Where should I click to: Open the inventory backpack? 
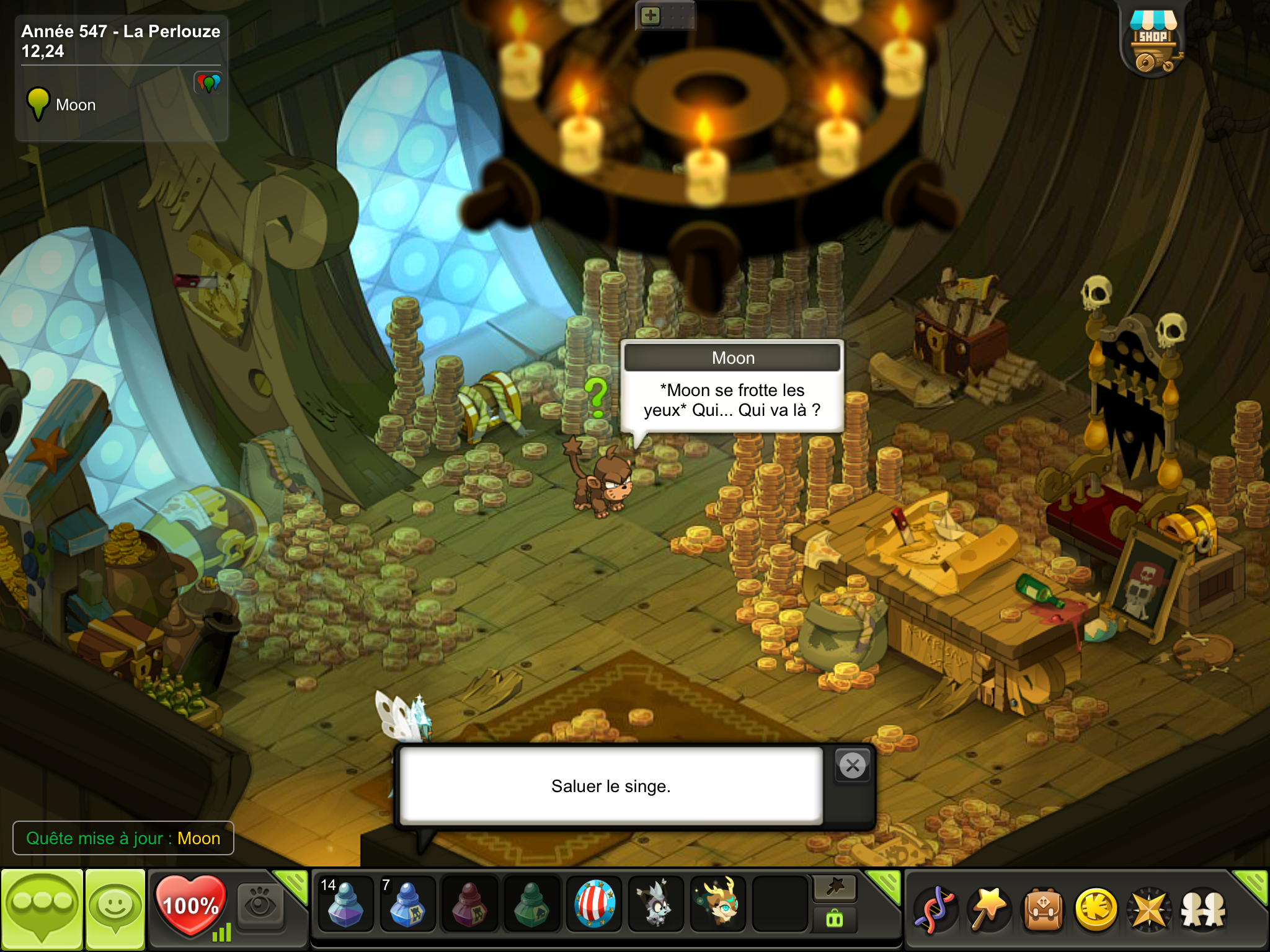coord(1043,910)
